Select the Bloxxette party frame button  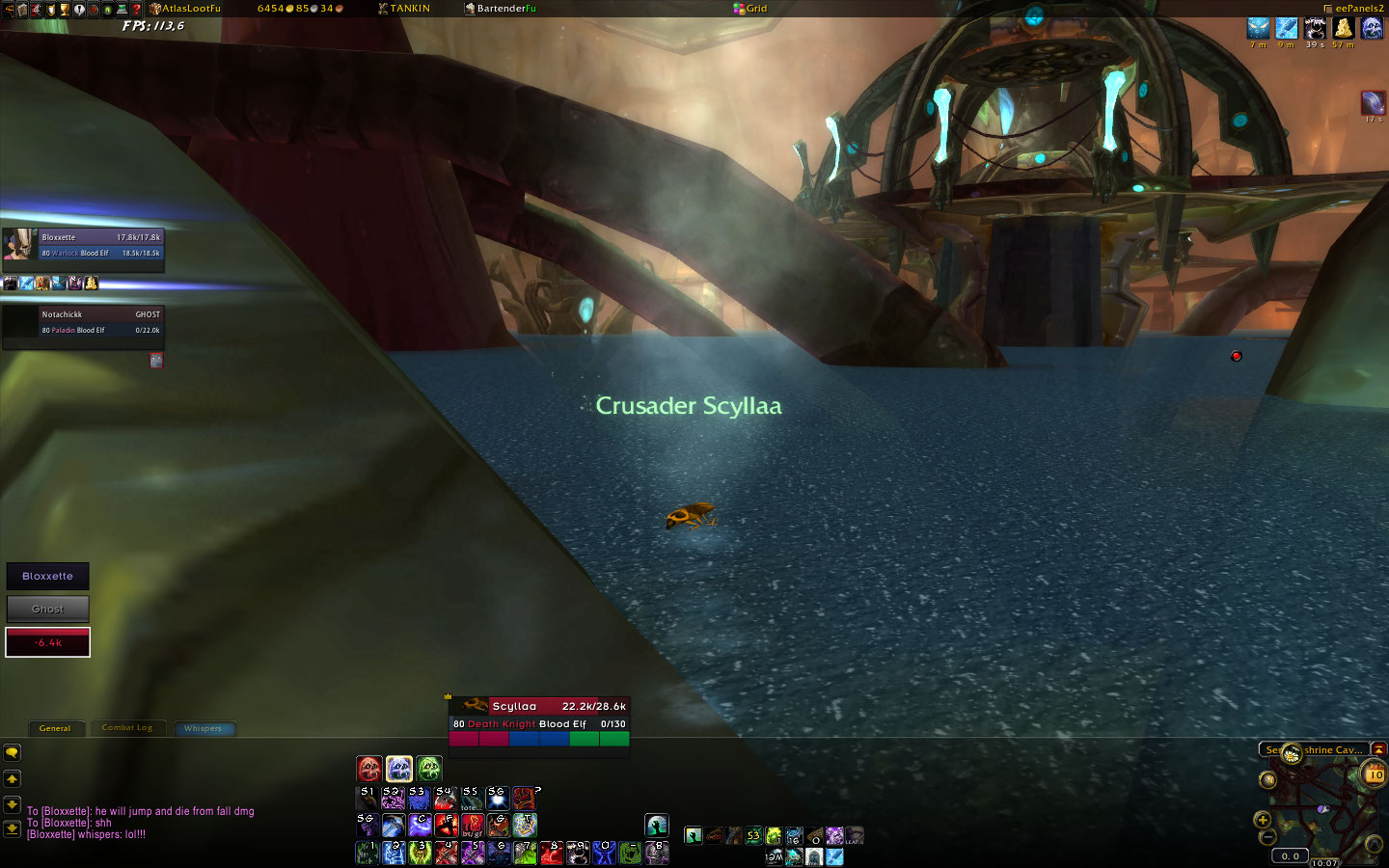pyautogui.click(x=48, y=576)
